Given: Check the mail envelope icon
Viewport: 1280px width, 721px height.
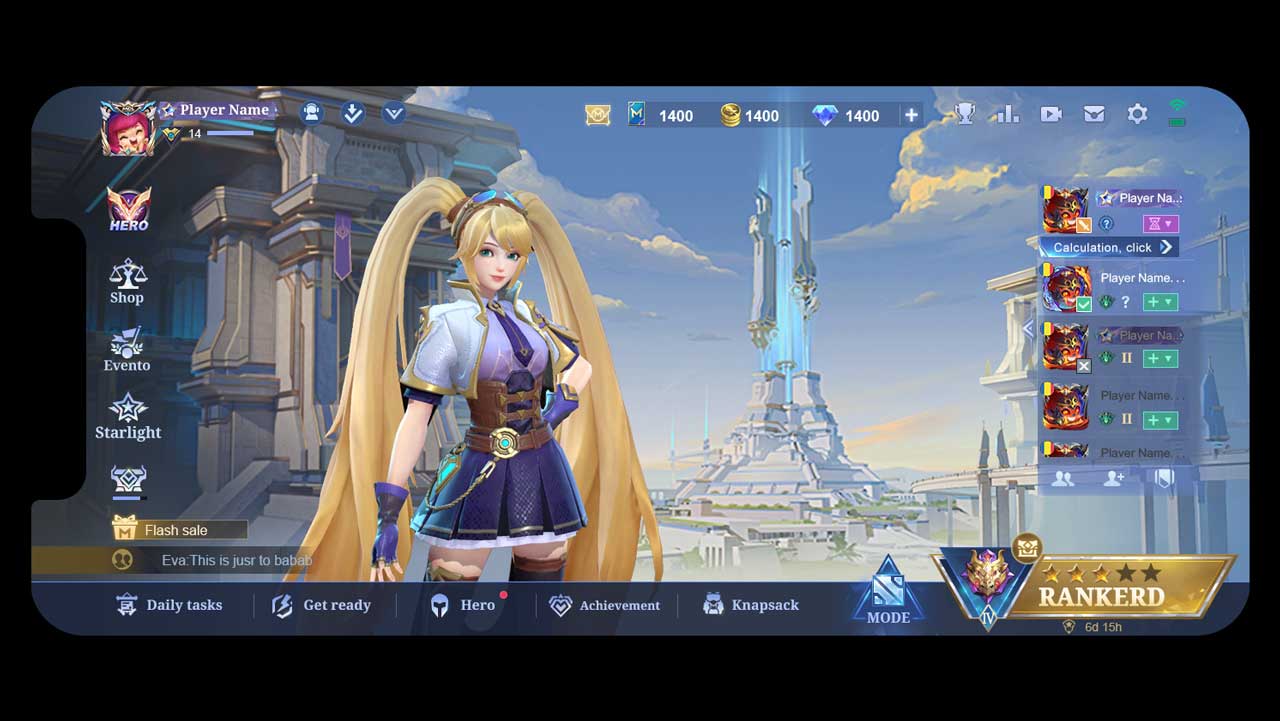Looking at the screenshot, I should pos(1094,114).
